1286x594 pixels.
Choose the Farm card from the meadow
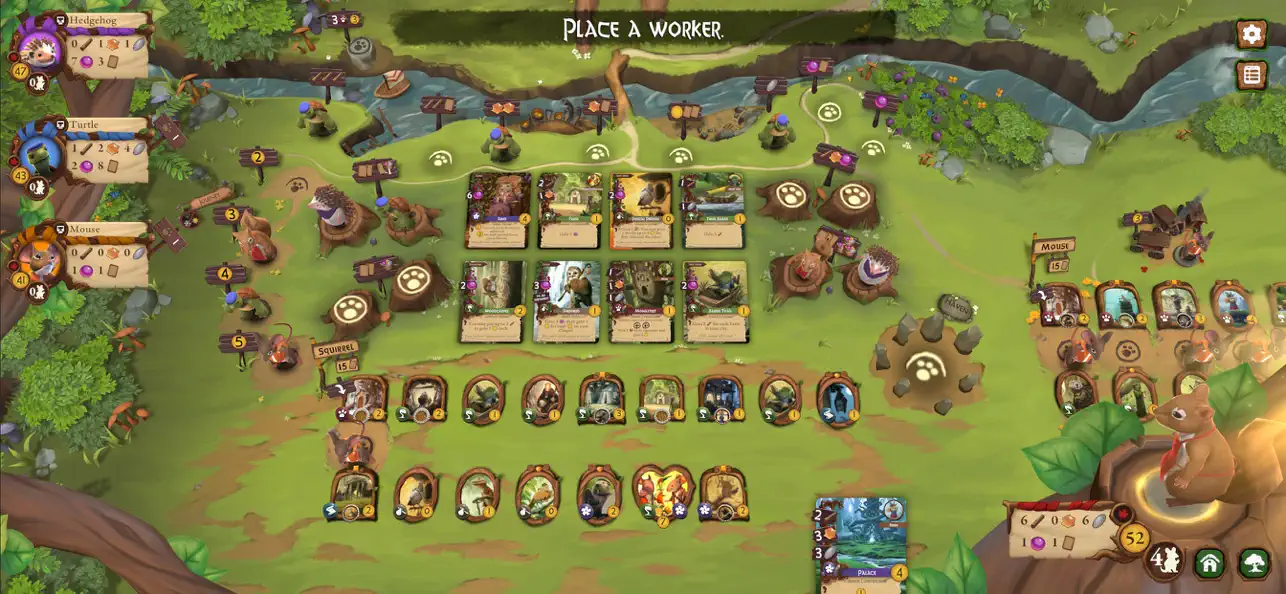point(570,210)
